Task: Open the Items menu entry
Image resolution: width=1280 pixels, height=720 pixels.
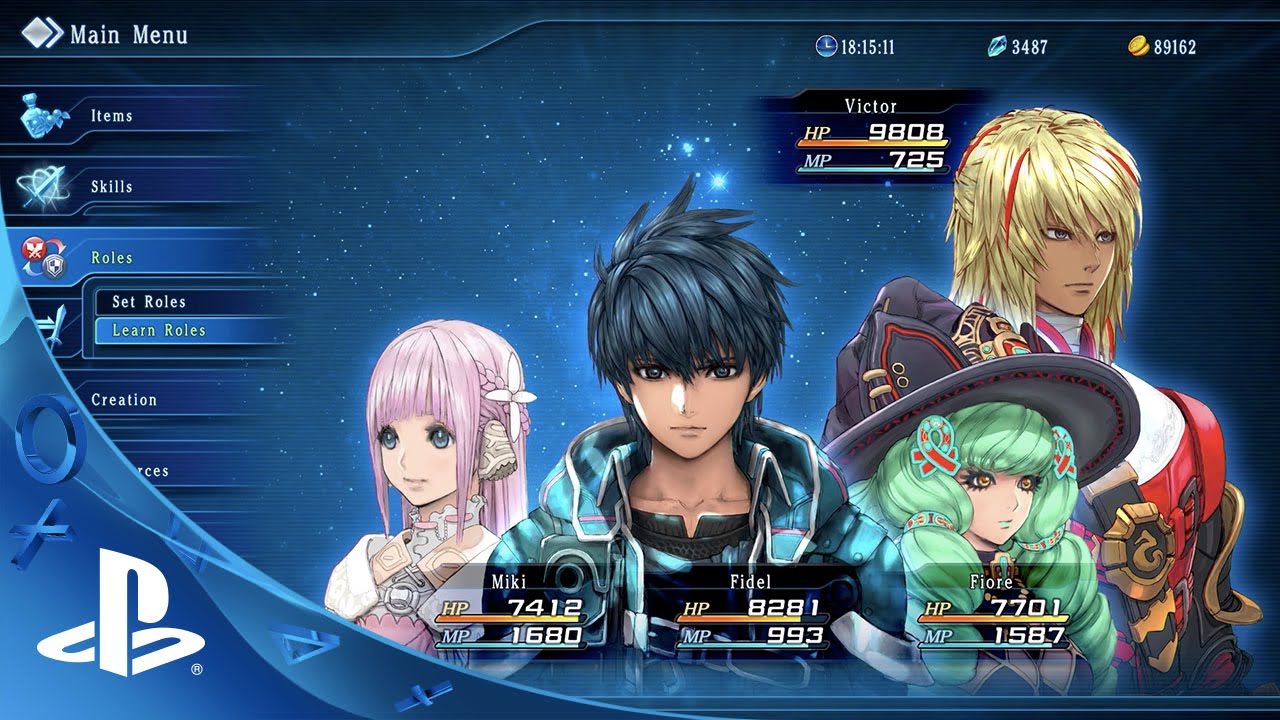Action: (x=111, y=116)
